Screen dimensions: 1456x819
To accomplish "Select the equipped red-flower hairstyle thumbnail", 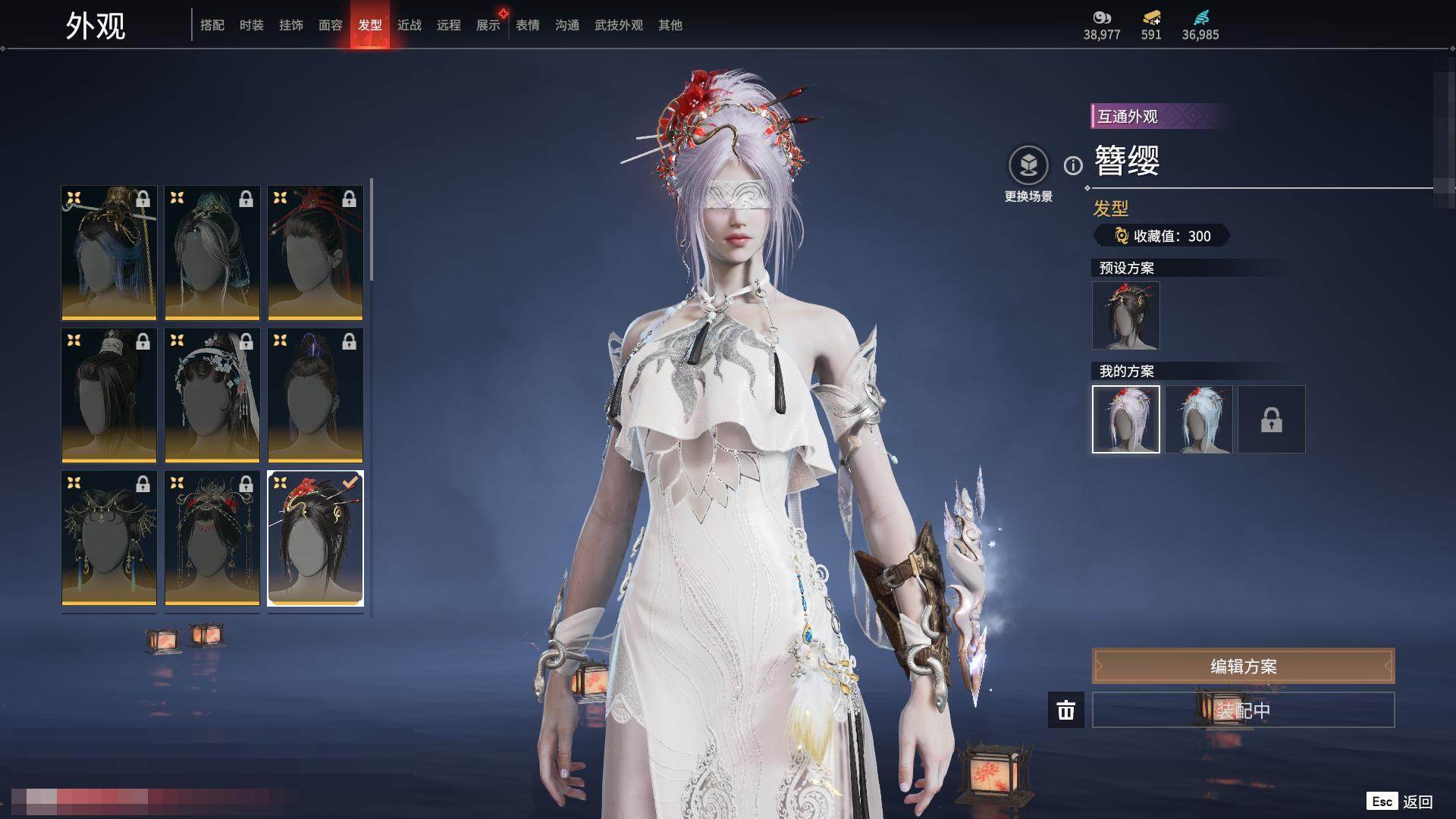I will 315,538.
